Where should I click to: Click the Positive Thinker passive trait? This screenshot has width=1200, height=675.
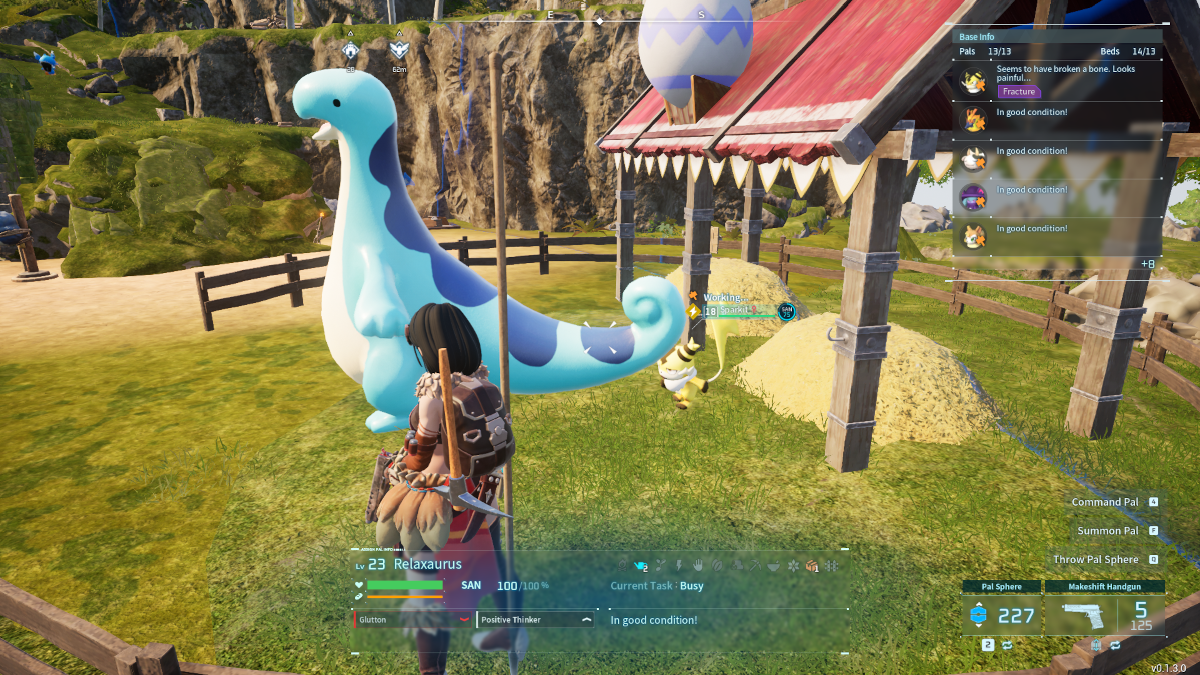tap(536, 620)
